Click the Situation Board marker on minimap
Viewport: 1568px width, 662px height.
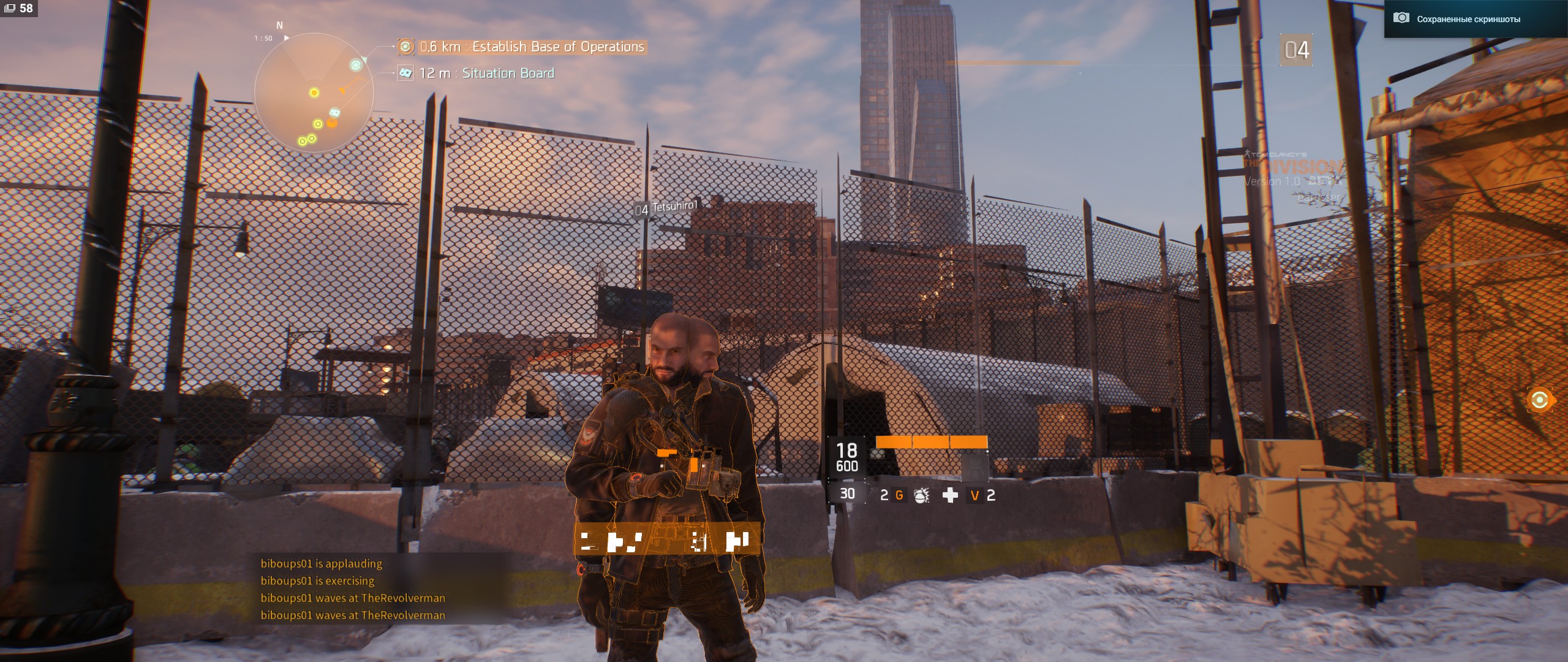pos(335,112)
